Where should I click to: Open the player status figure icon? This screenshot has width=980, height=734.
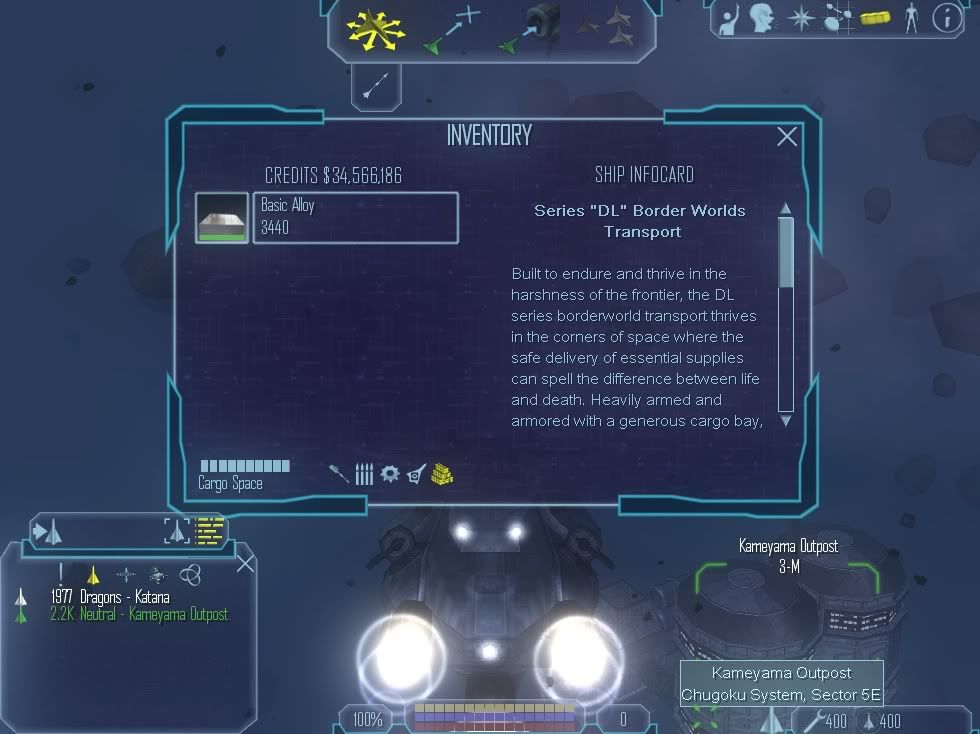(x=911, y=17)
